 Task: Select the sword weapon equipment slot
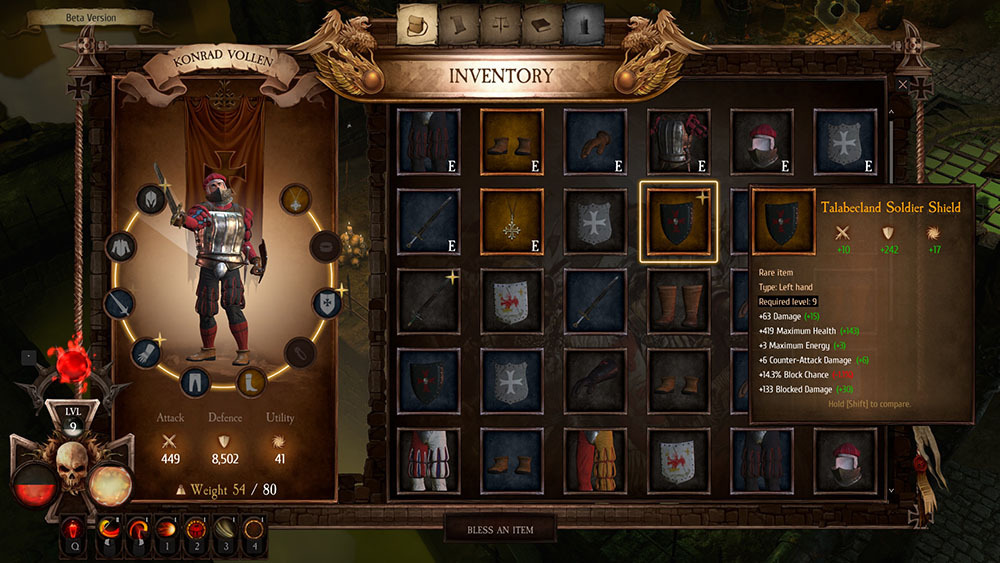118,302
